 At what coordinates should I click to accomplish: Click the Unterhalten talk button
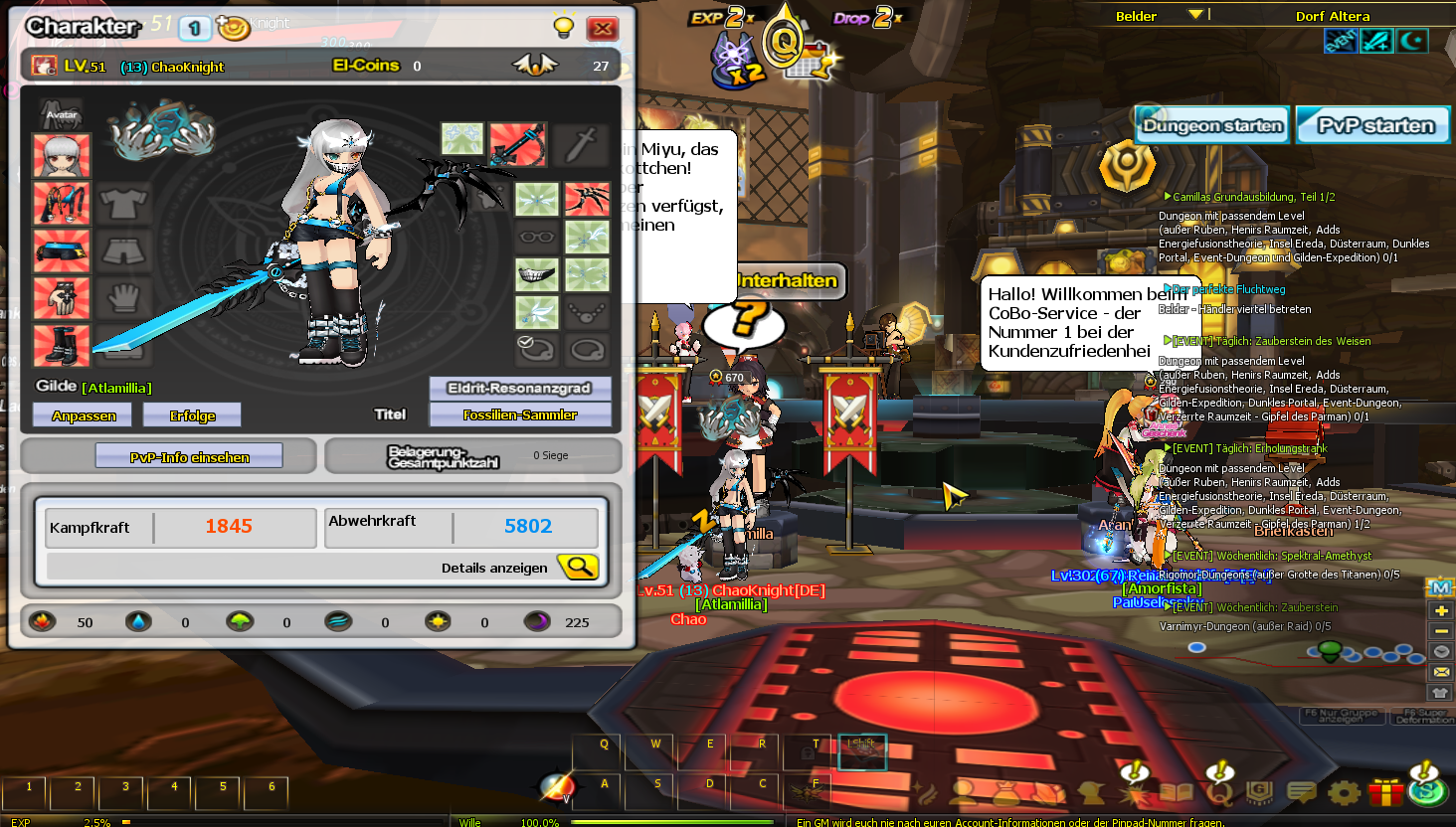click(x=789, y=280)
